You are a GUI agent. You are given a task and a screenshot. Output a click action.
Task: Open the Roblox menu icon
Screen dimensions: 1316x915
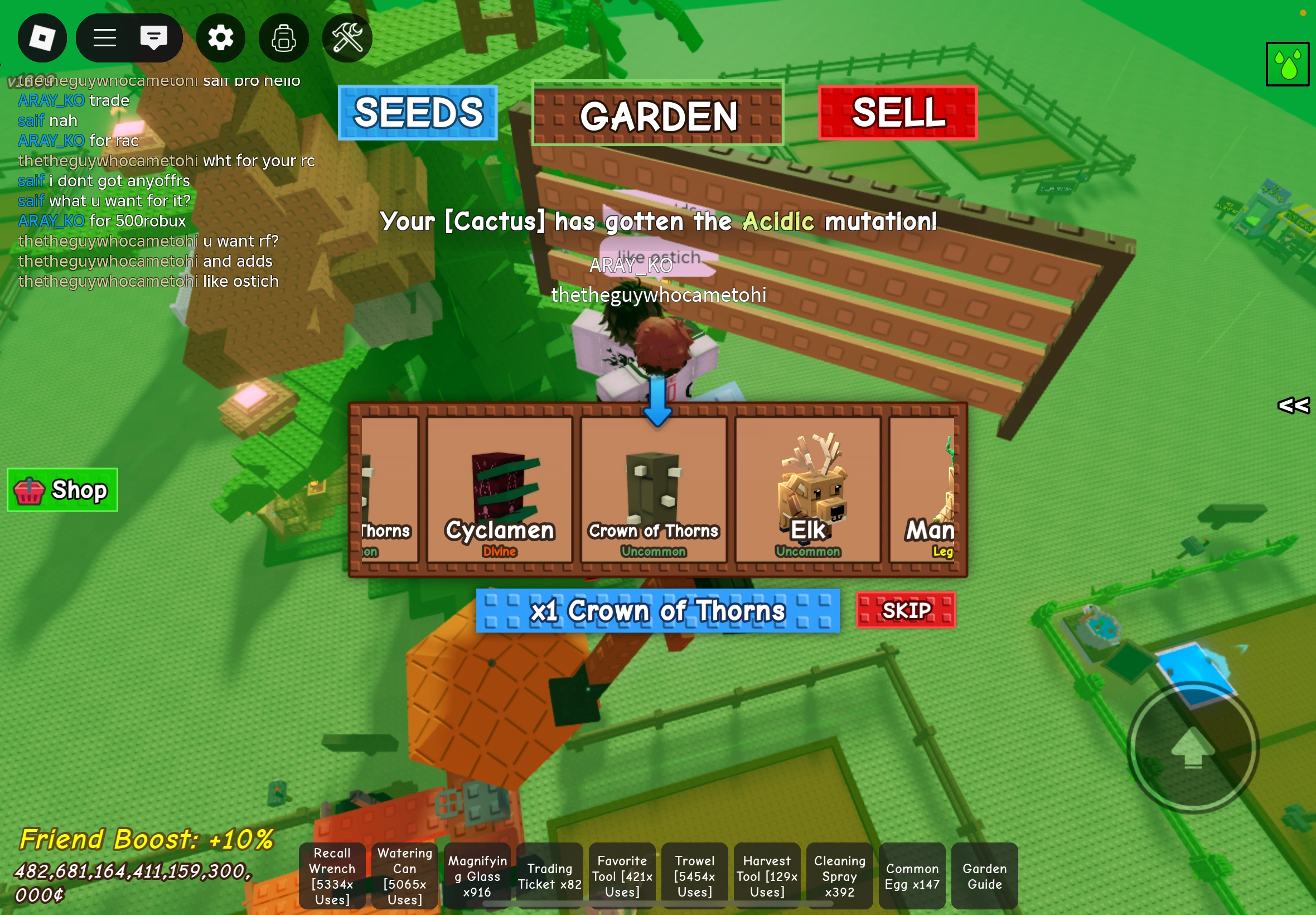point(42,37)
